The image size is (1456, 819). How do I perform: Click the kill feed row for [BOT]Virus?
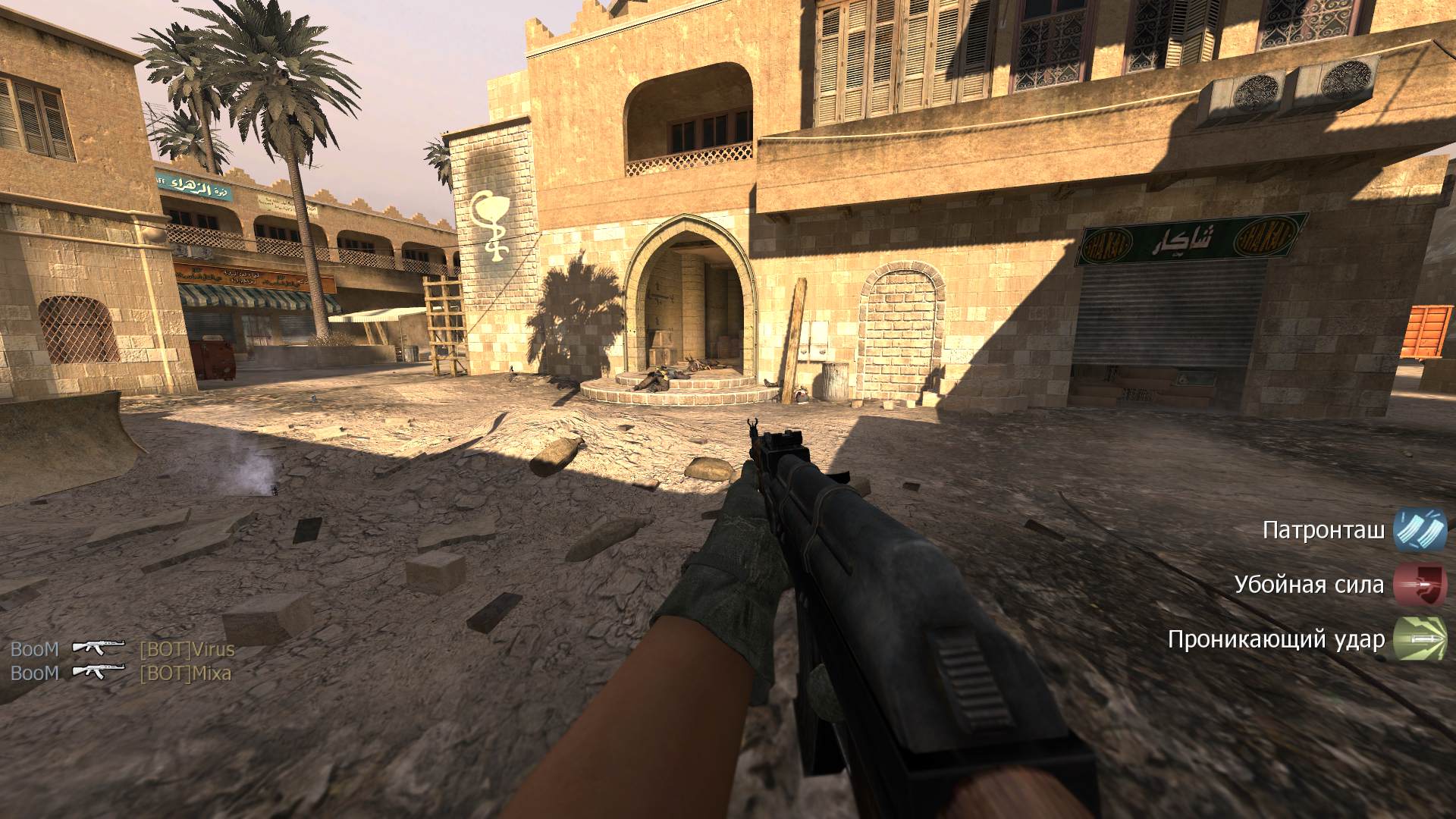point(122,649)
